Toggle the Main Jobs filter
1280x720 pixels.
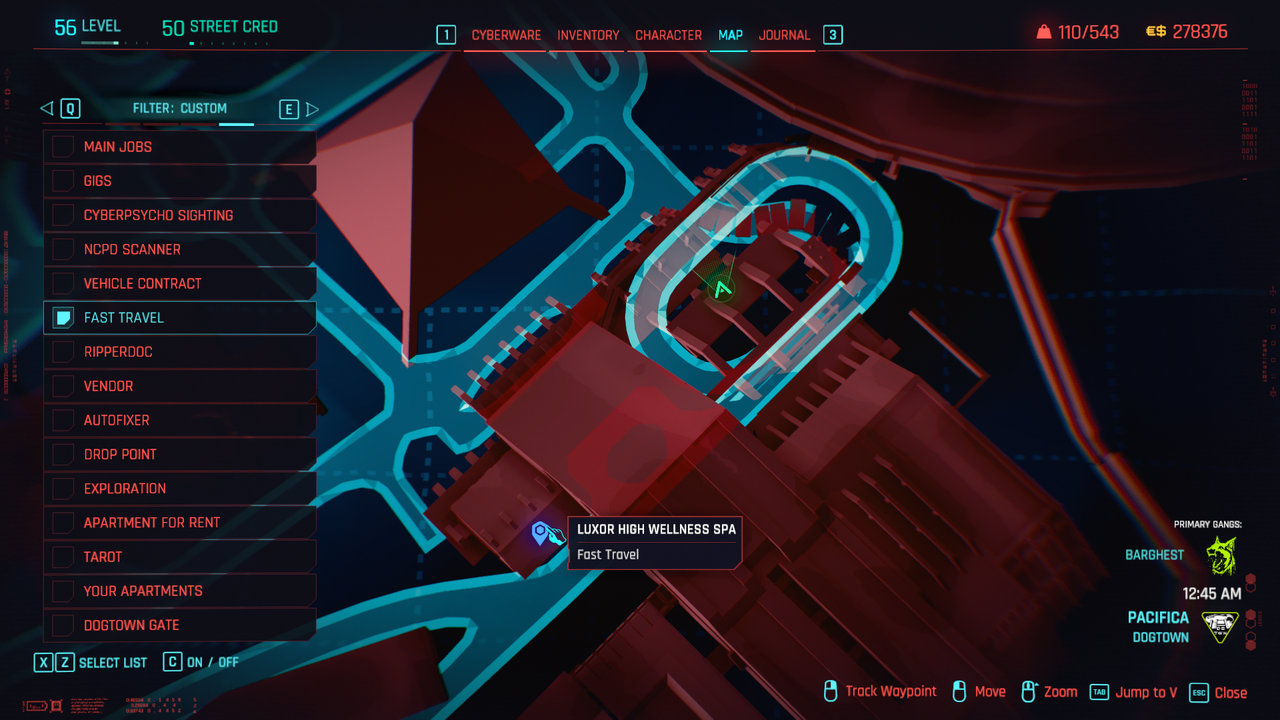click(x=63, y=147)
